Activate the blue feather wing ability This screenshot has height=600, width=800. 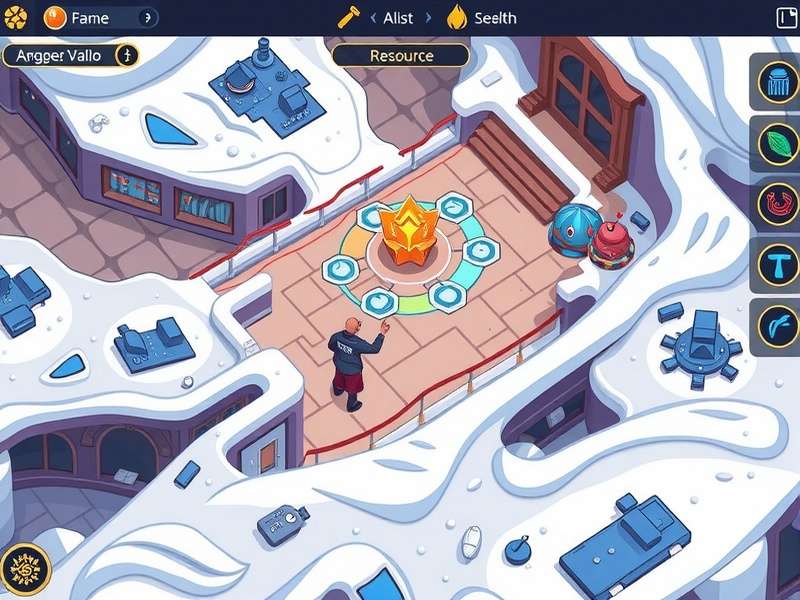coord(776,326)
